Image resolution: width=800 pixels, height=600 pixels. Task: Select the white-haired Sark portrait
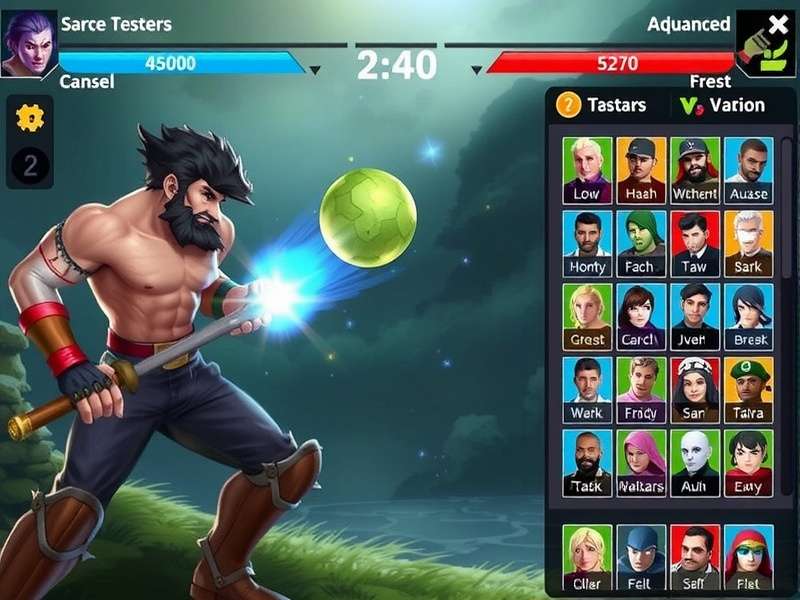[x=748, y=243]
